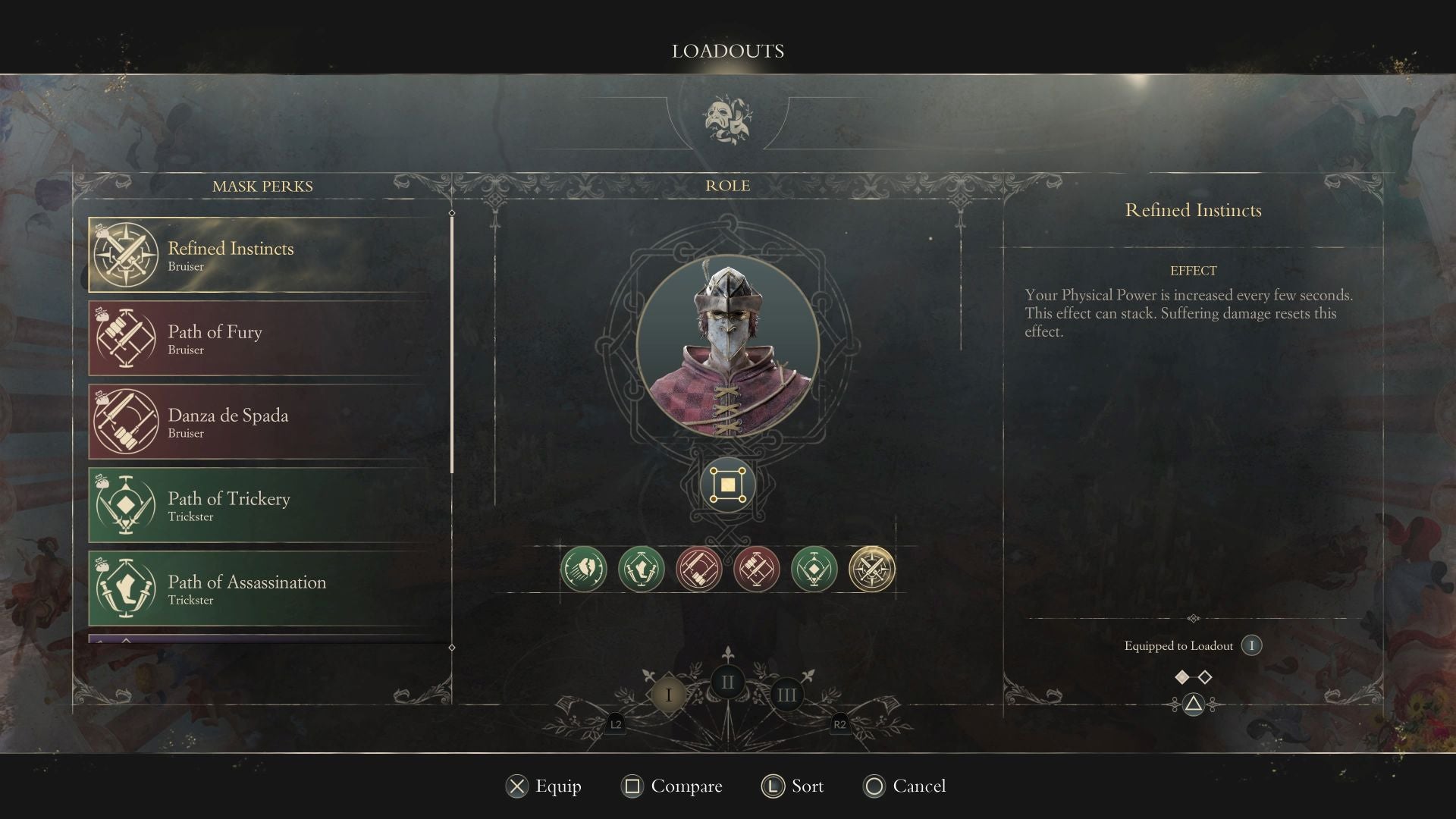Switch to loadout II
1456x819 pixels.
pos(728,682)
